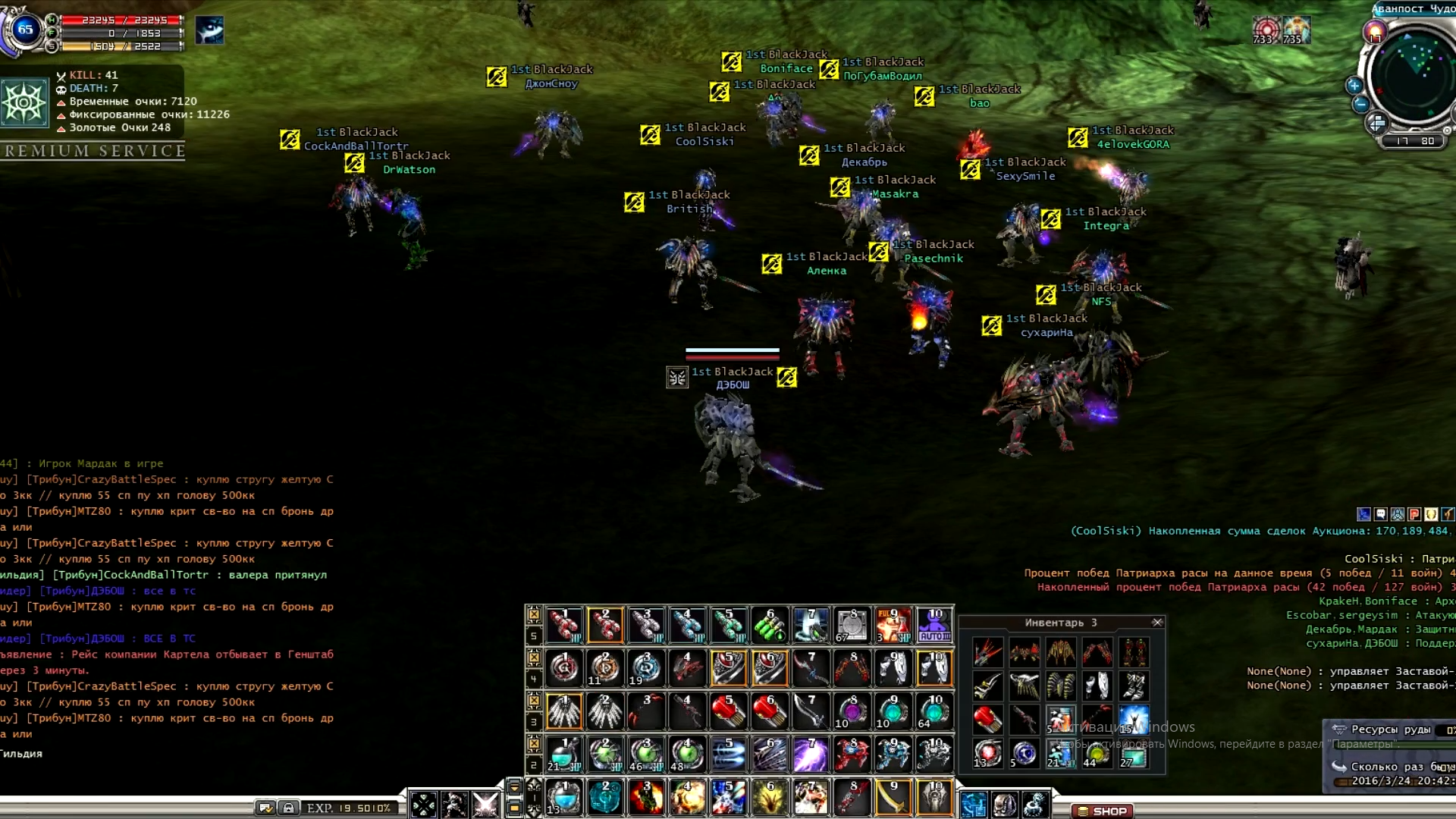The image size is (1456, 819).
Task: Select the green ammo cells hotbar slot
Action: pos(769,626)
